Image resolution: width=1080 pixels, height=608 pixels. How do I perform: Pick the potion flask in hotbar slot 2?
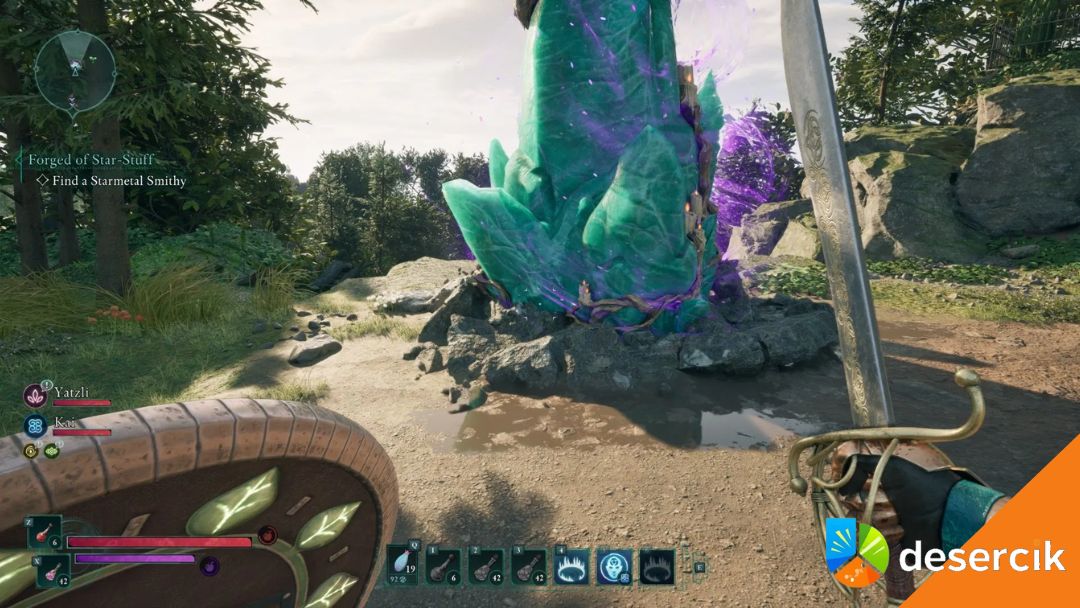pyautogui.click(x=486, y=566)
